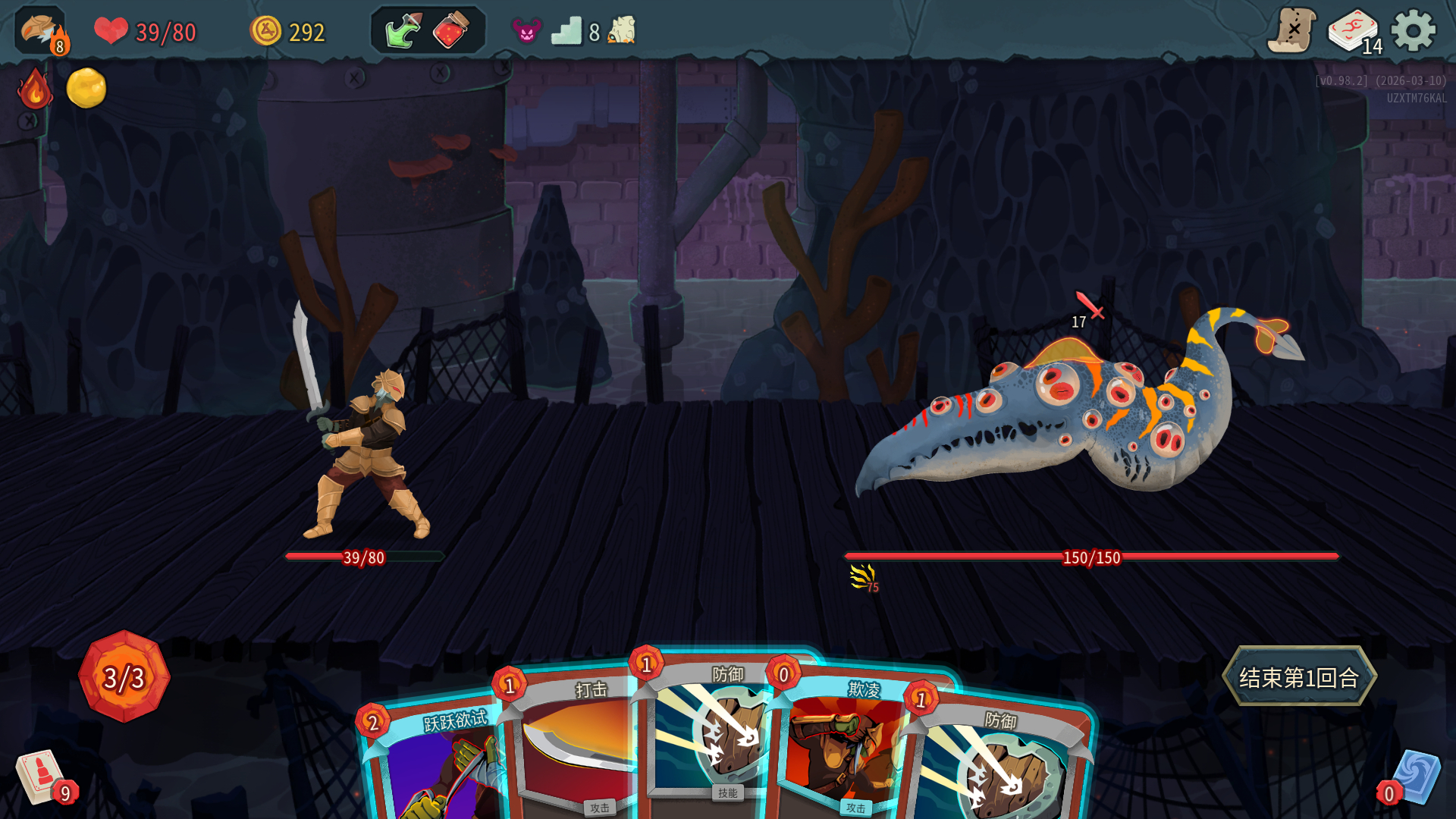Click the character portrait icon
1456x819 pixels.
(41, 31)
